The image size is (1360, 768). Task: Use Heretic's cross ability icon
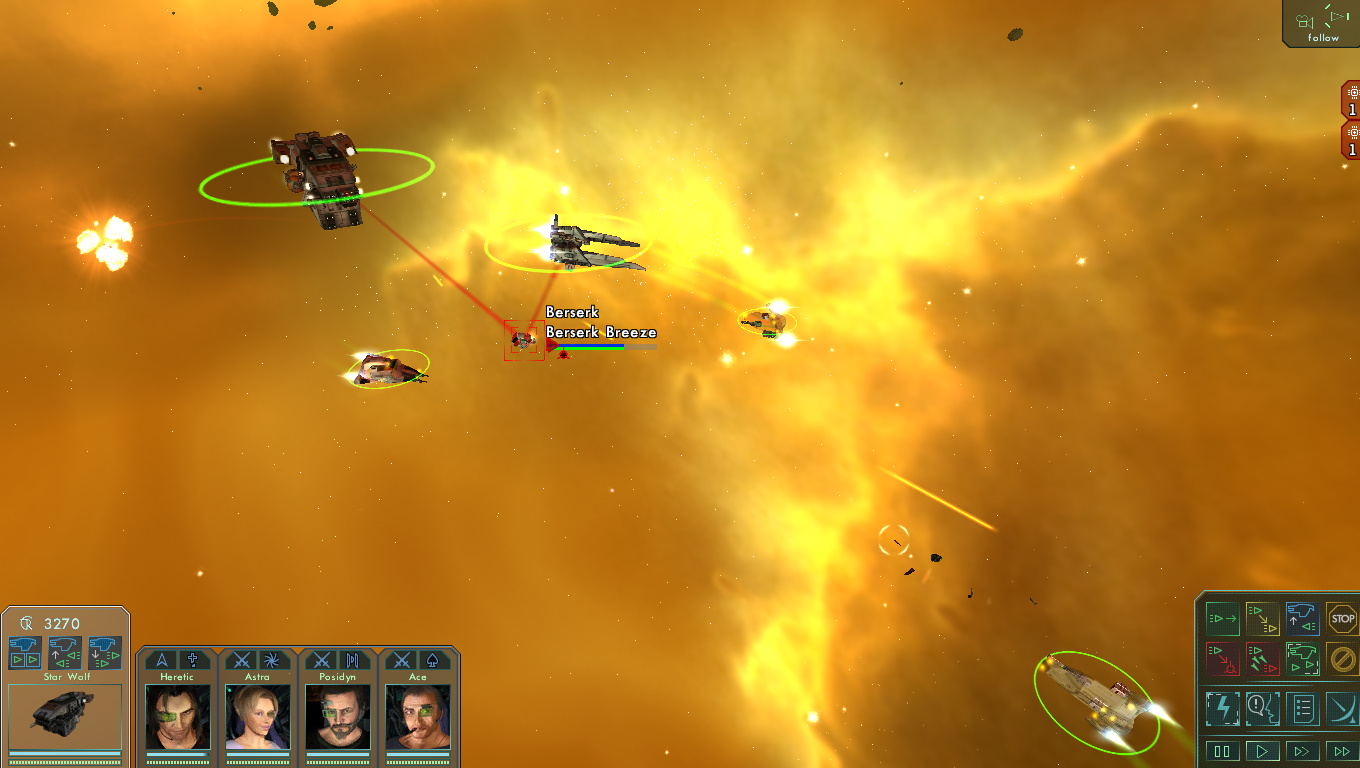point(192,660)
